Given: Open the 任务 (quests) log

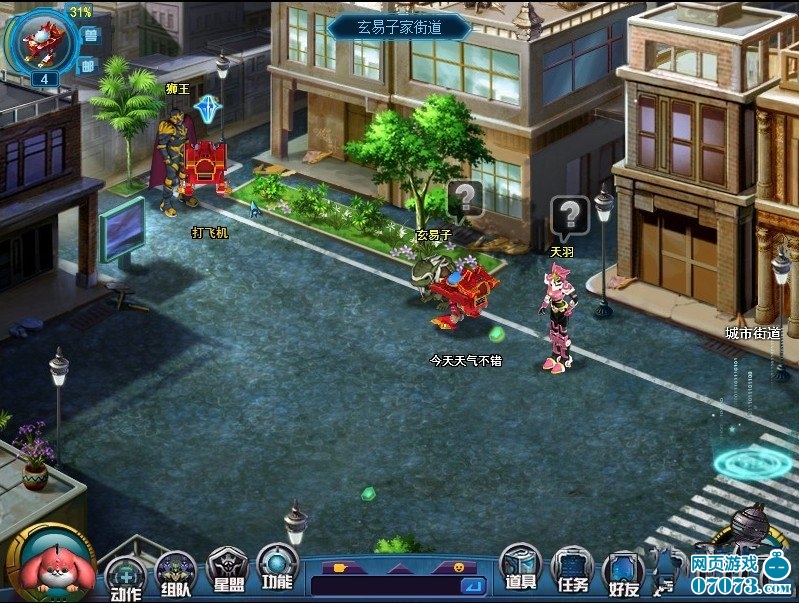Looking at the screenshot, I should 572,571.
